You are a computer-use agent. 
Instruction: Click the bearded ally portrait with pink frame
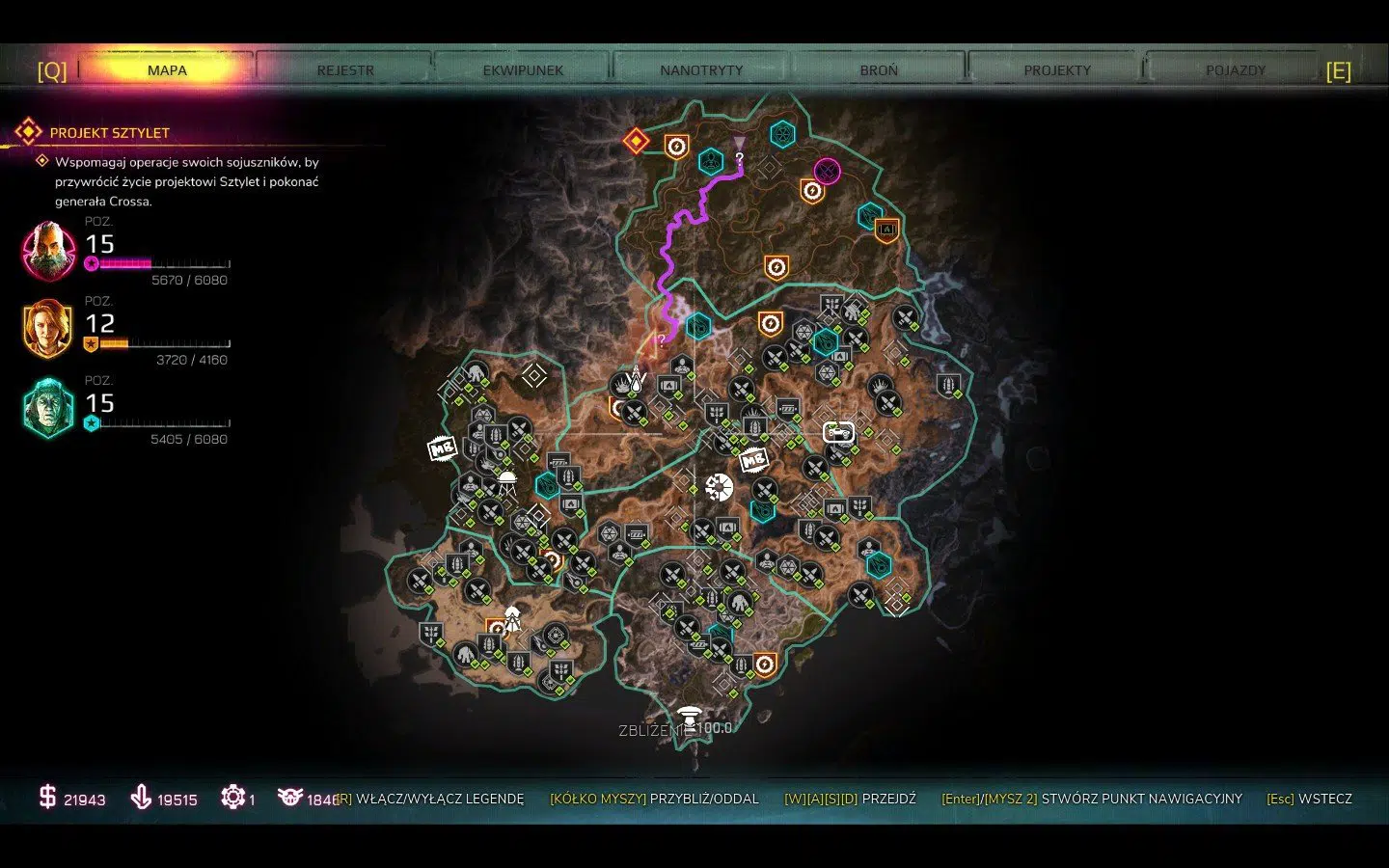48,251
